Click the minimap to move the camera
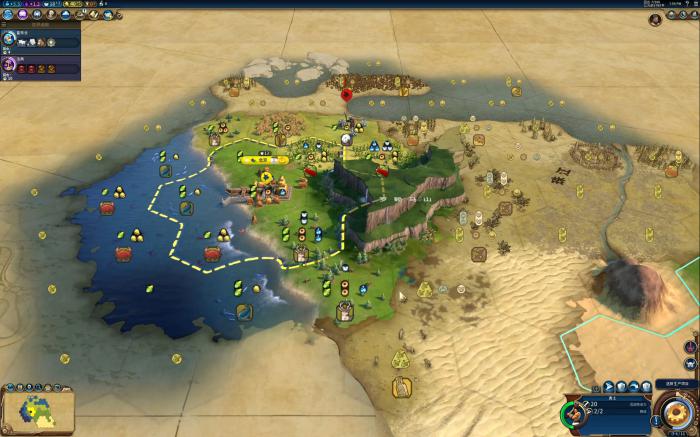 [x=38, y=410]
